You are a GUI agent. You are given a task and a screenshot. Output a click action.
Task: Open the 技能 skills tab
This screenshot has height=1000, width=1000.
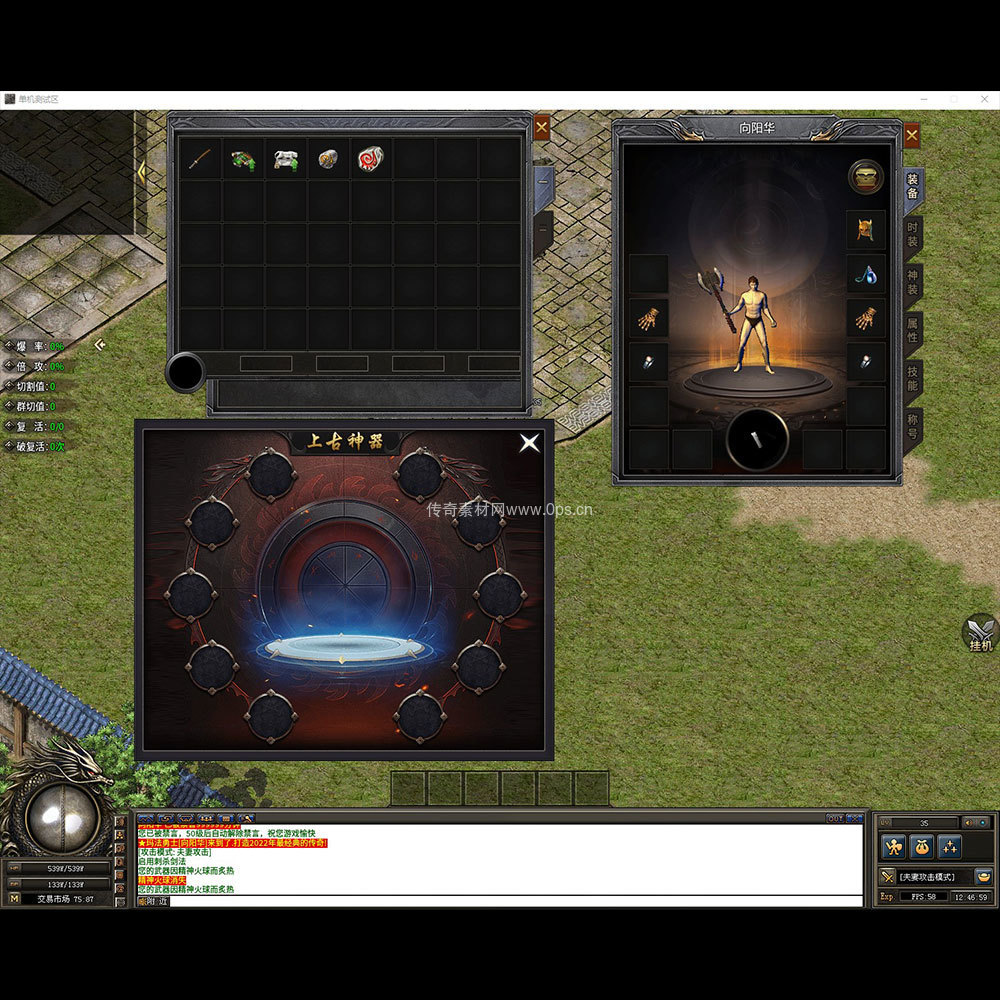pyautogui.click(x=912, y=376)
